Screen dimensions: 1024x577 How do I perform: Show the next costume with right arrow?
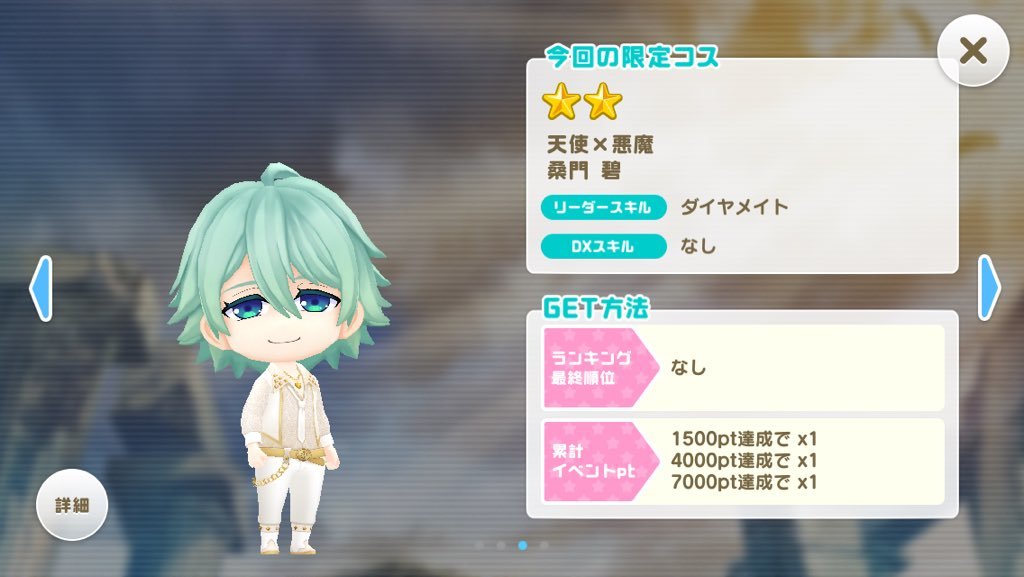coord(988,288)
